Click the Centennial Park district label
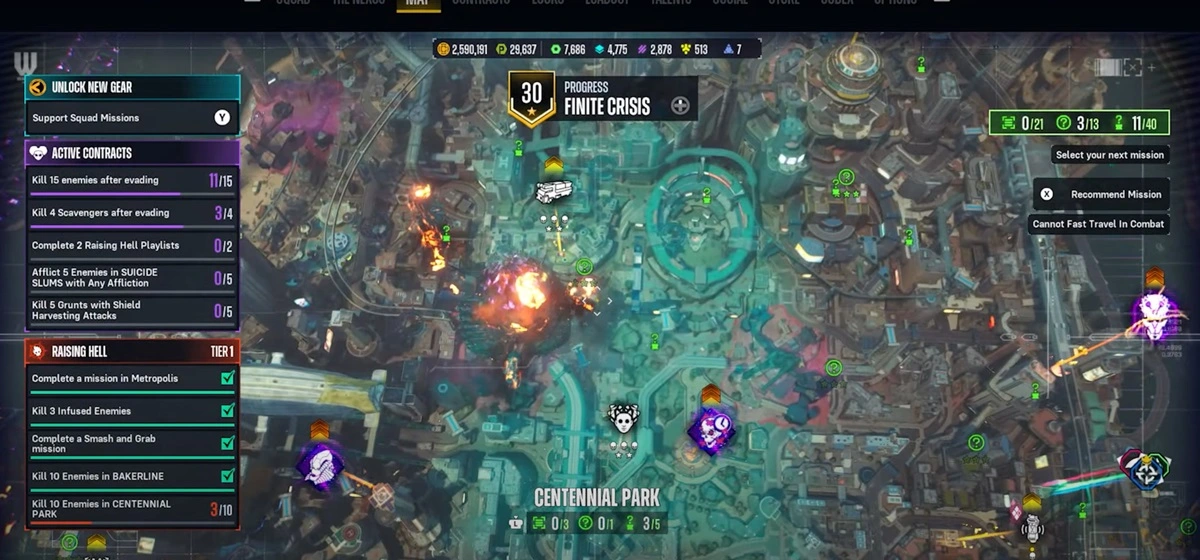The image size is (1200, 560). [x=597, y=497]
